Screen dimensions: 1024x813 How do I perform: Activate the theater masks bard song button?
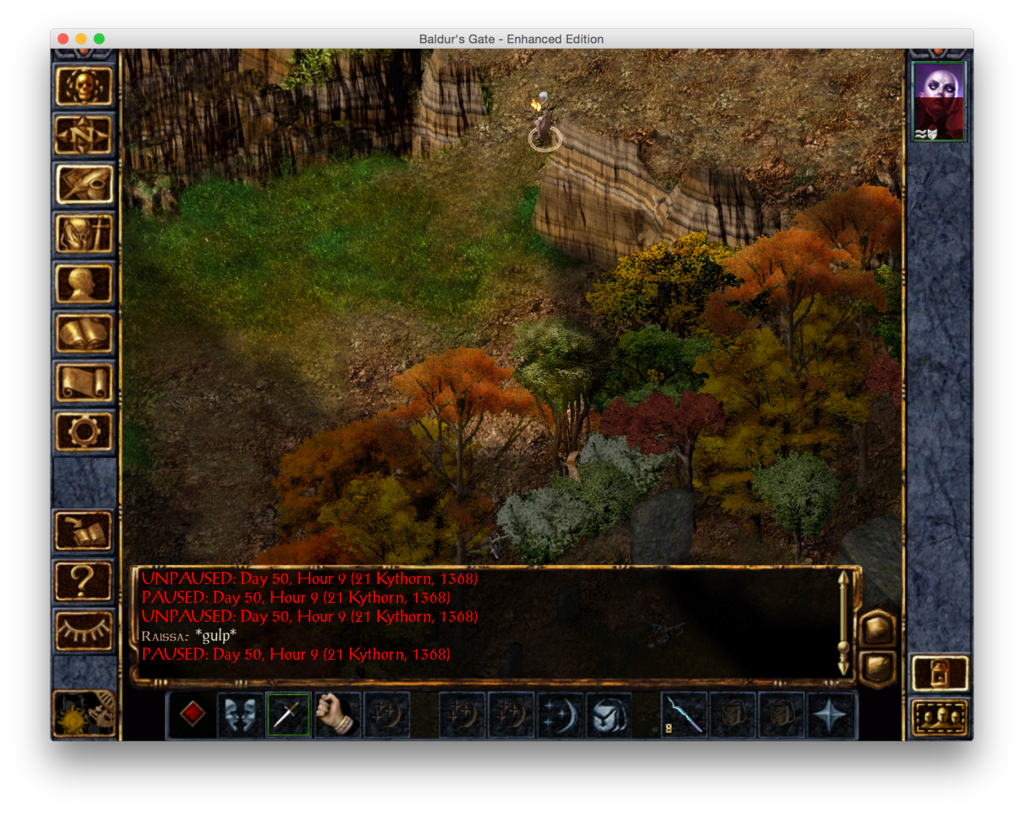pyautogui.click(x=240, y=714)
